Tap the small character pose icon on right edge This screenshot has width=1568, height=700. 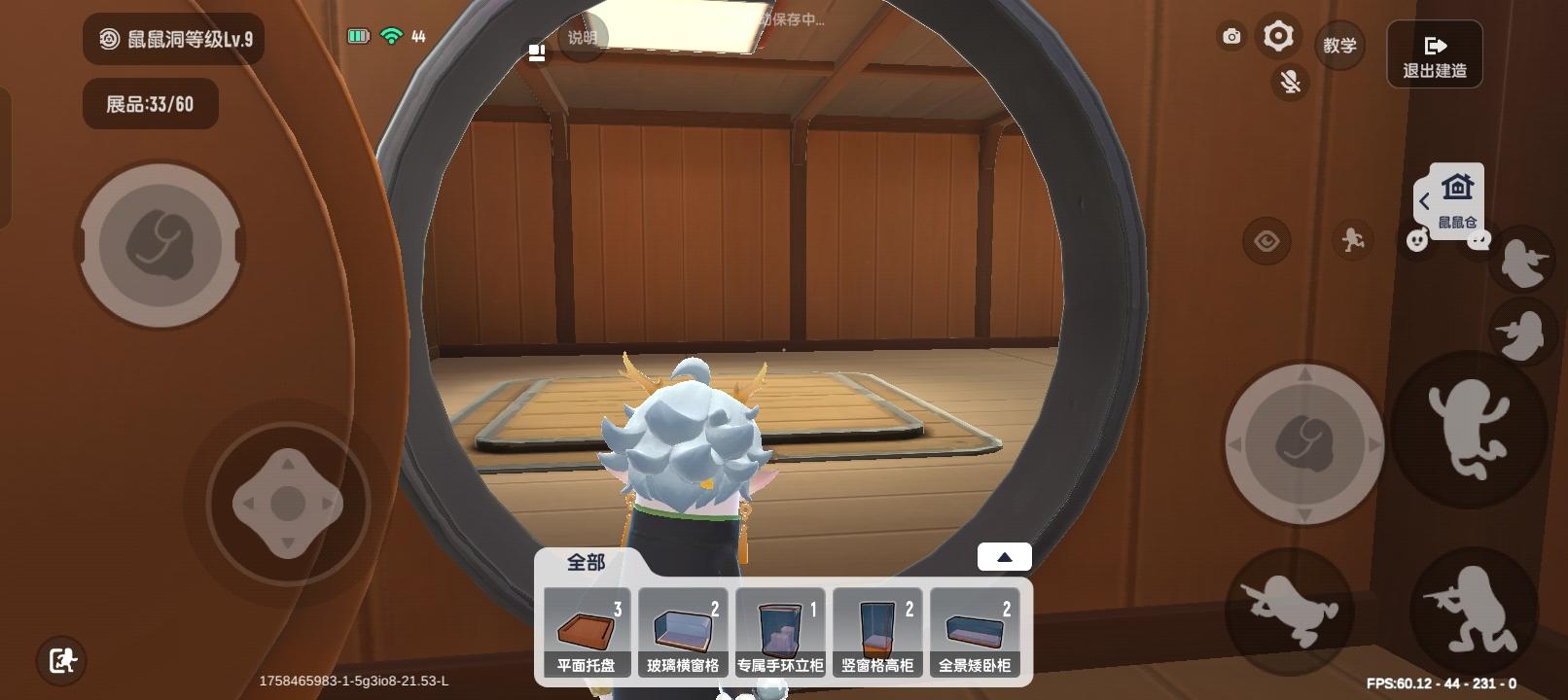[x=1522, y=262]
